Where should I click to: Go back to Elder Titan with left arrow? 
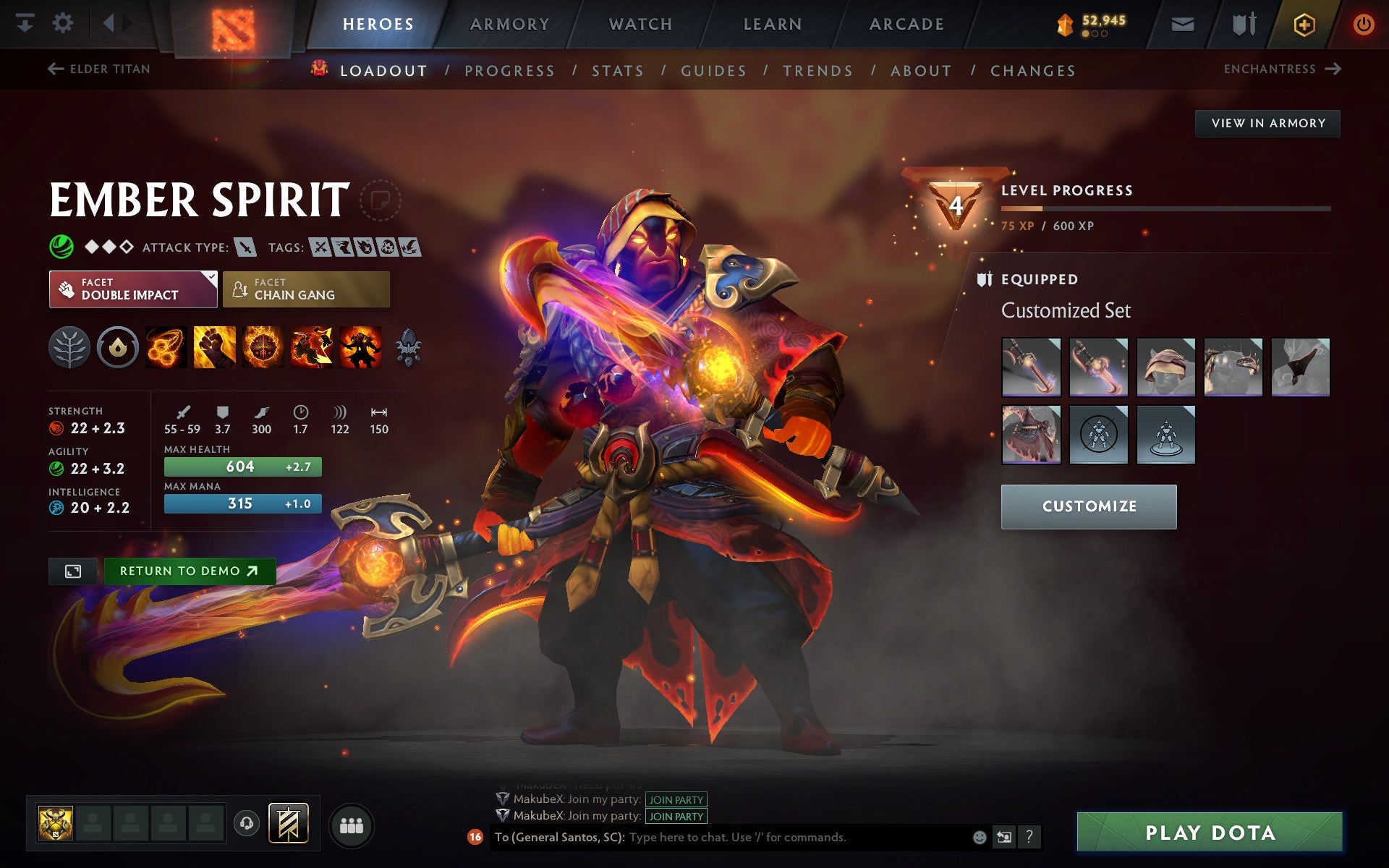(x=54, y=69)
